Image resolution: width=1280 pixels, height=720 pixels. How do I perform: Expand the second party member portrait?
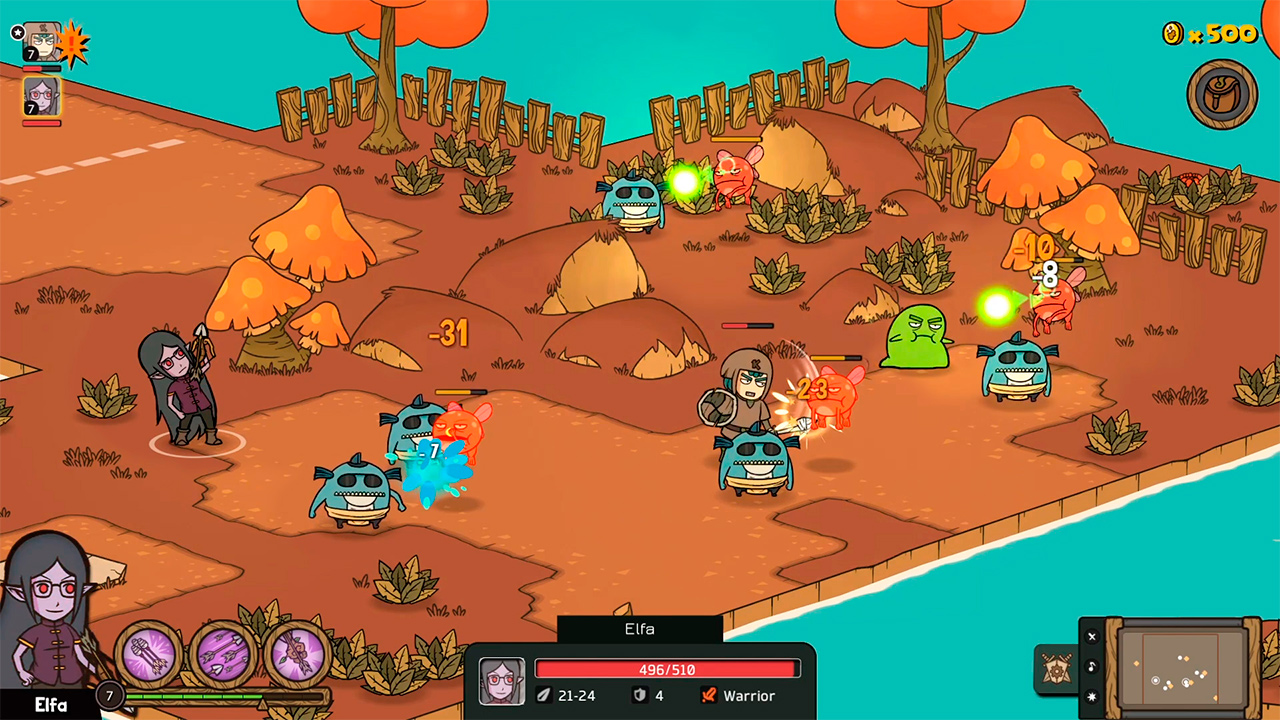click(x=40, y=97)
